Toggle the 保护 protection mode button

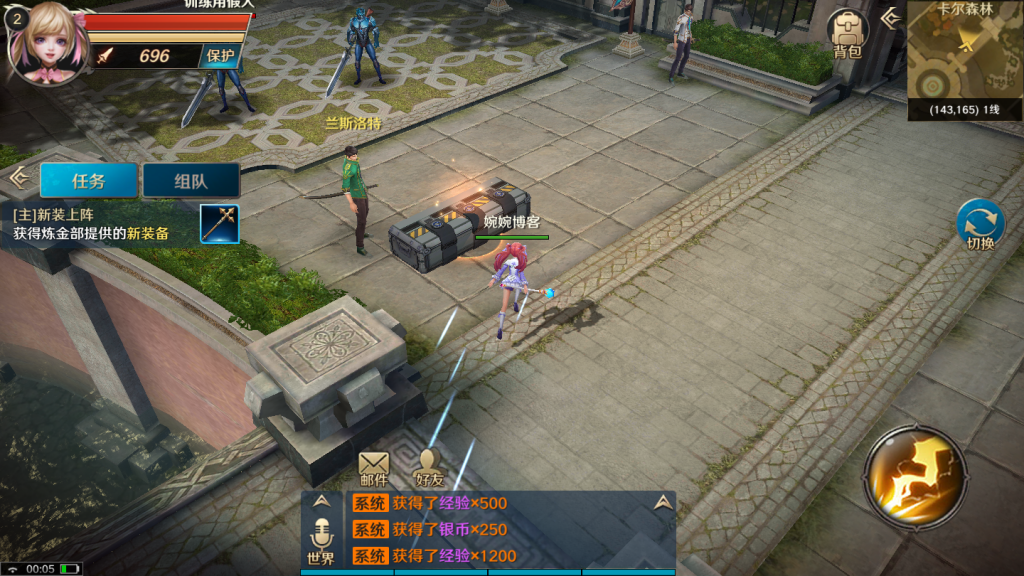pos(221,56)
